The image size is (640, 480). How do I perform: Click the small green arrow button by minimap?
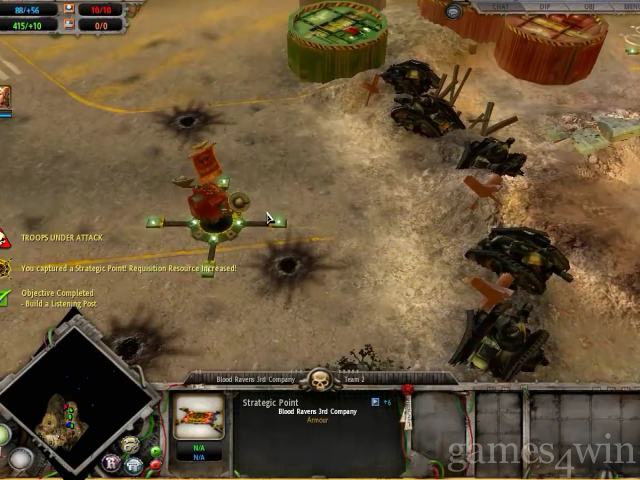click(156, 452)
